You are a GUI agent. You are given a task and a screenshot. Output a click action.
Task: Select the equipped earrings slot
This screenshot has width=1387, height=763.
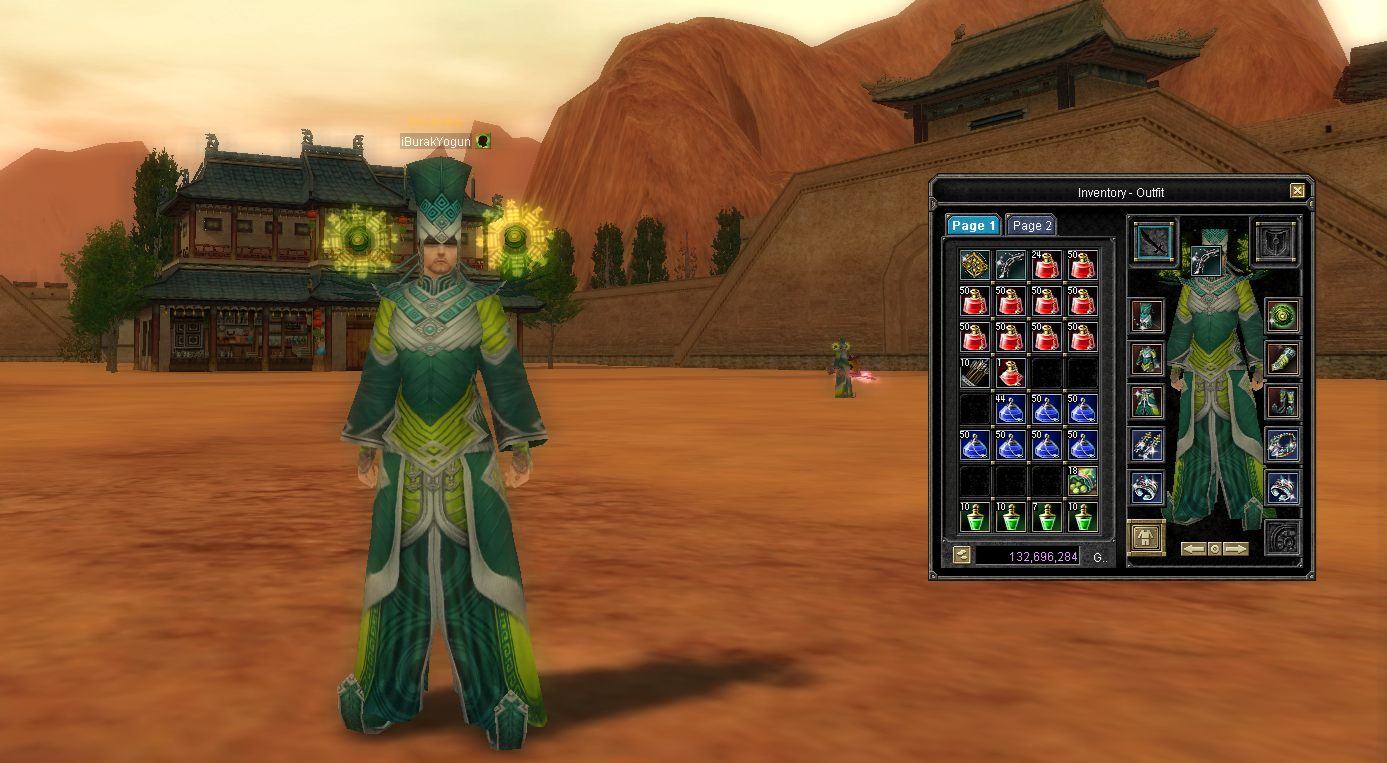[x=1147, y=444]
